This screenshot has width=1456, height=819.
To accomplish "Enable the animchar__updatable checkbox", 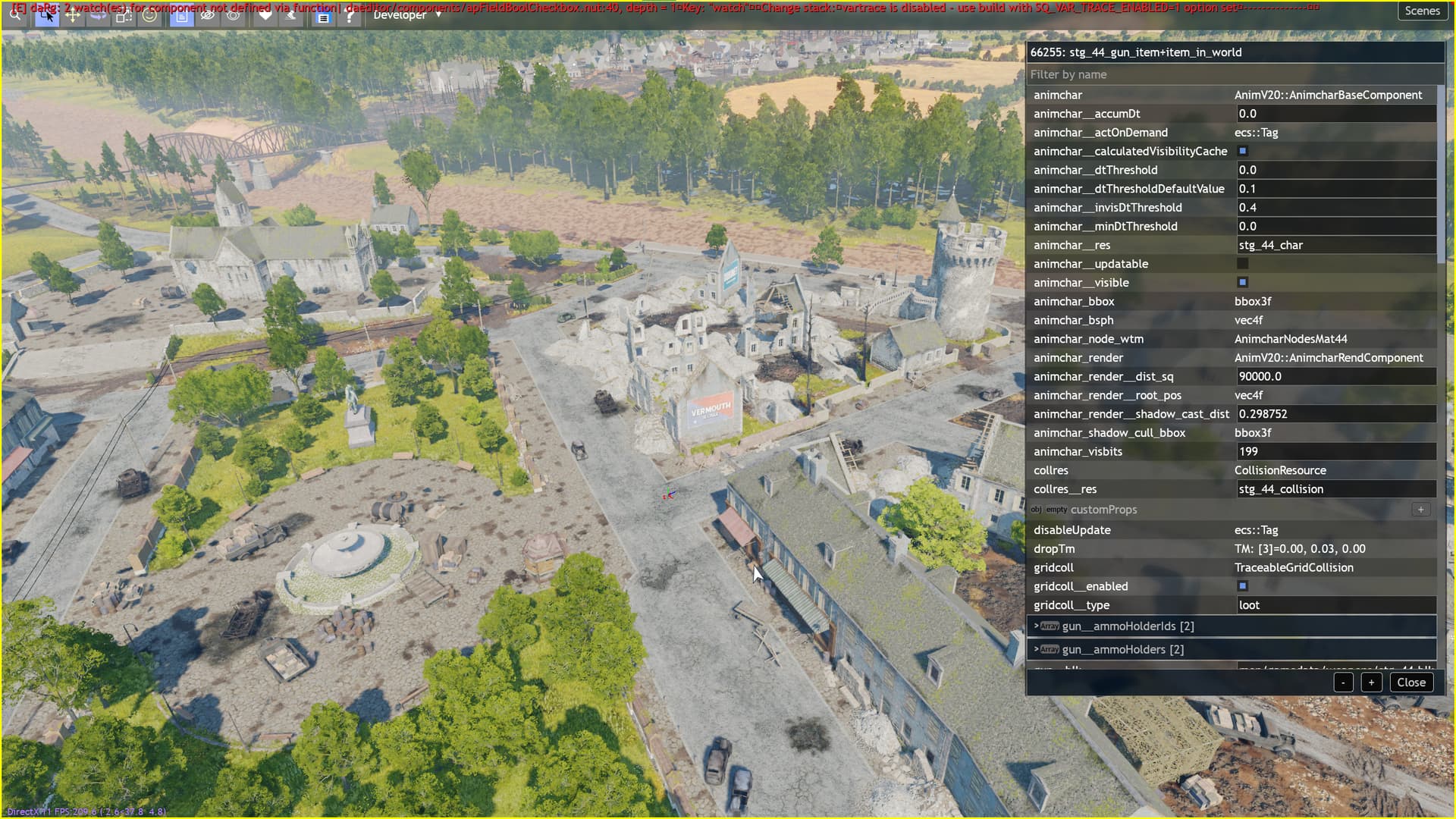I will [x=1242, y=263].
